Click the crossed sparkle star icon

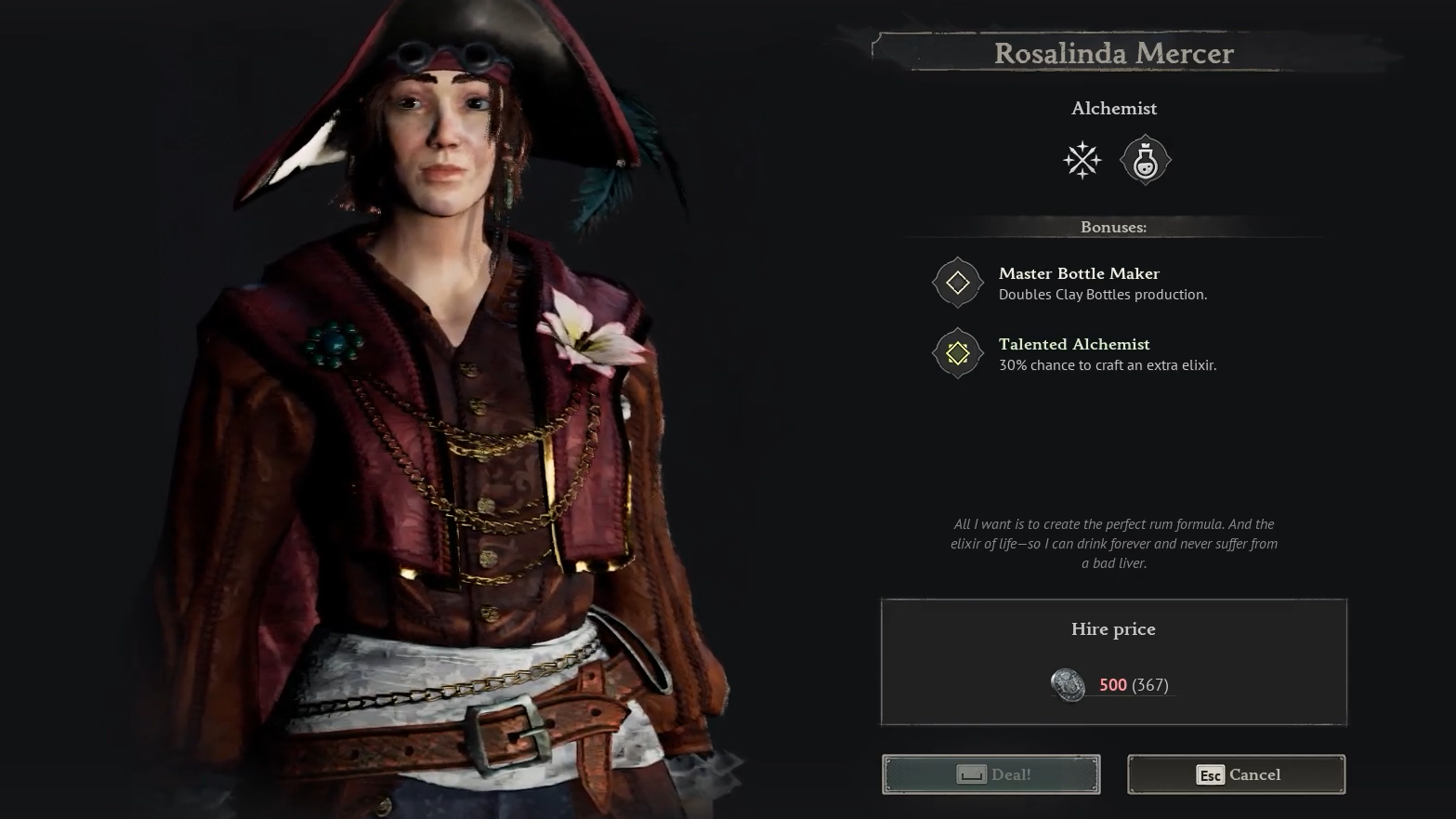click(x=1082, y=161)
